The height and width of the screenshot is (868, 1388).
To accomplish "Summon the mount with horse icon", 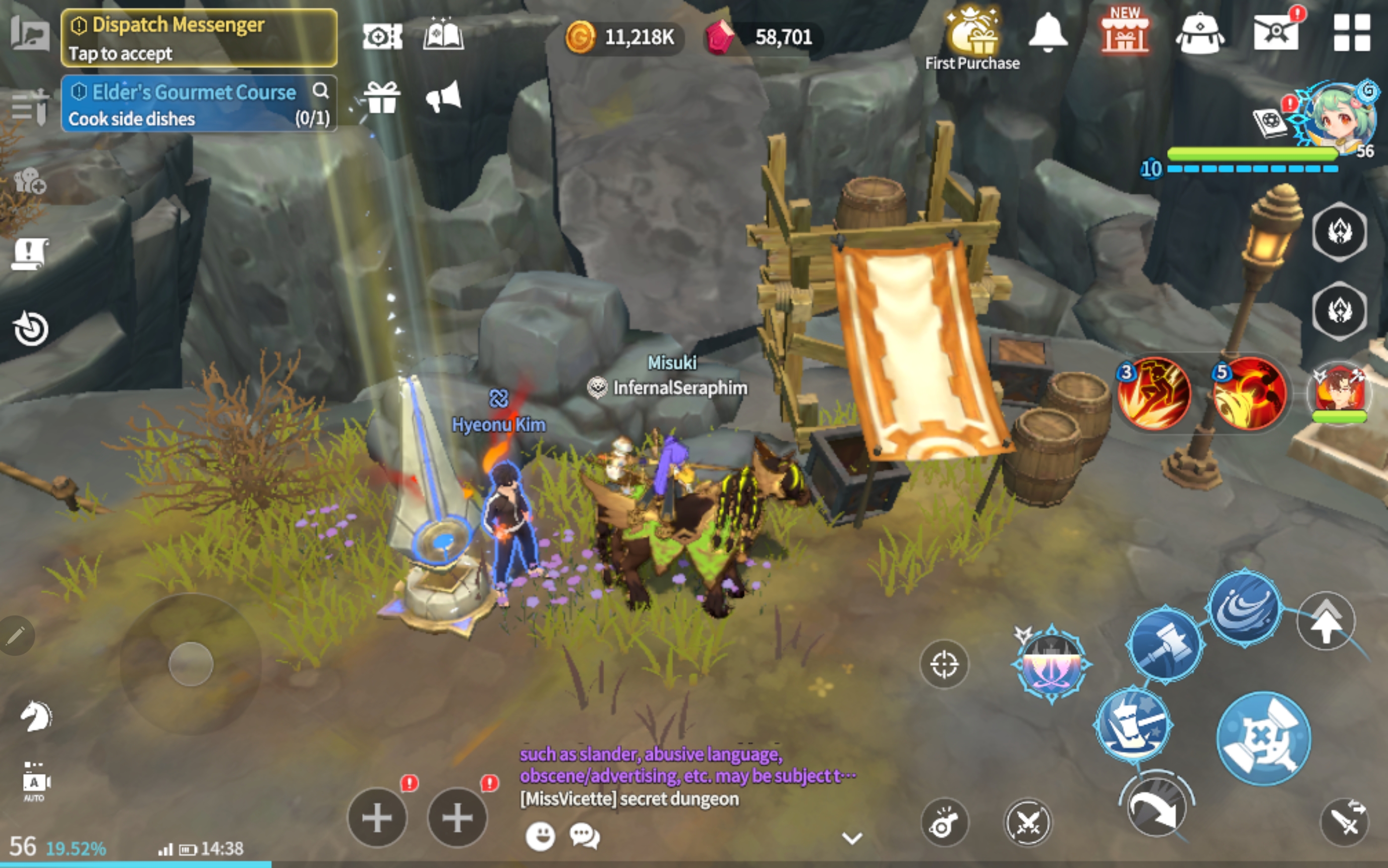I will pyautogui.click(x=36, y=716).
